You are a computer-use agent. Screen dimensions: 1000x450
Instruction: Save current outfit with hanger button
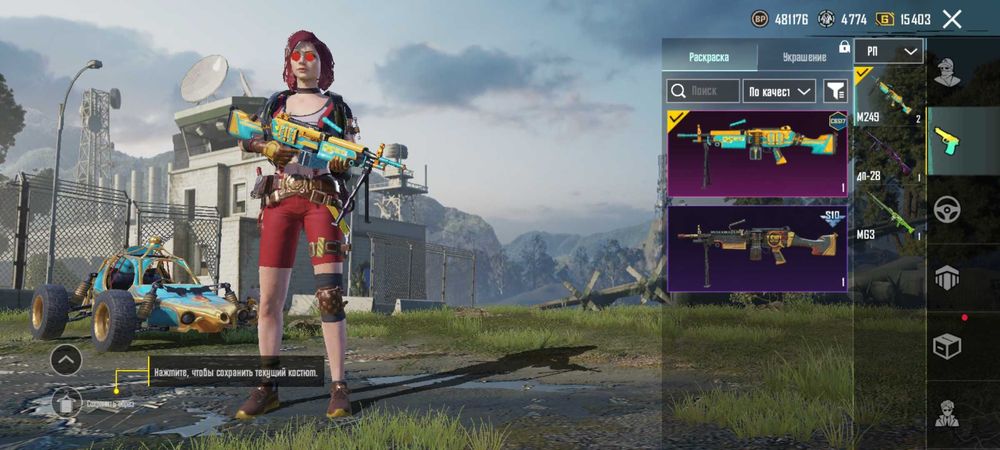pyautogui.click(x=66, y=403)
